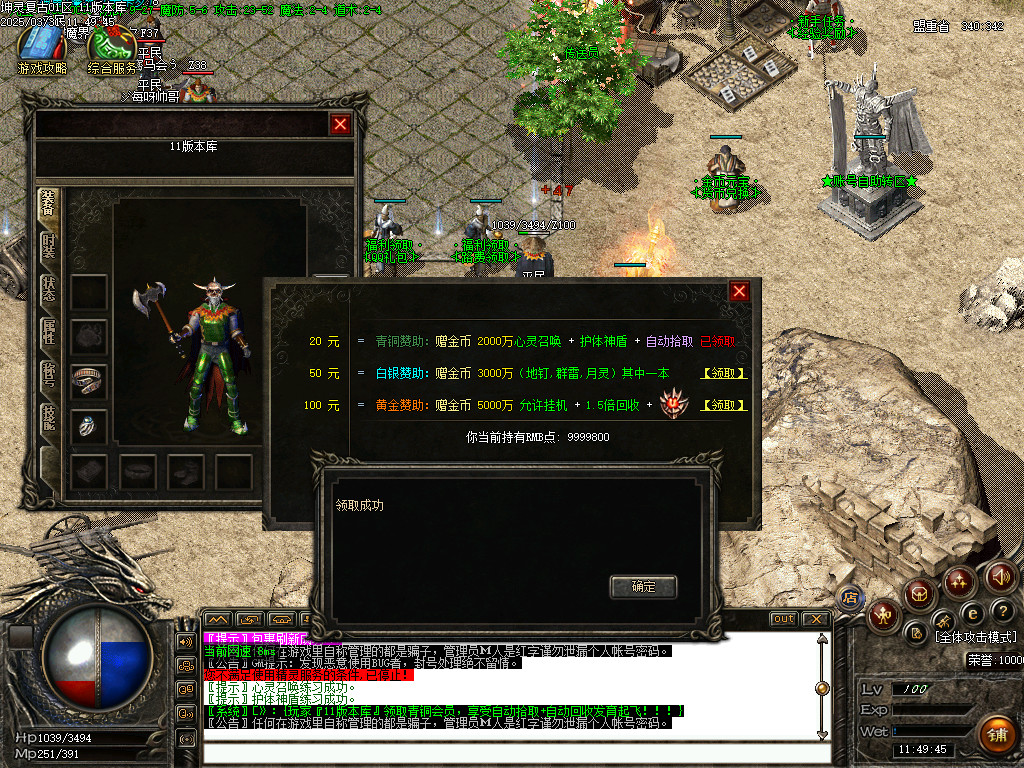Close the sponsorship reward window

[x=739, y=291]
